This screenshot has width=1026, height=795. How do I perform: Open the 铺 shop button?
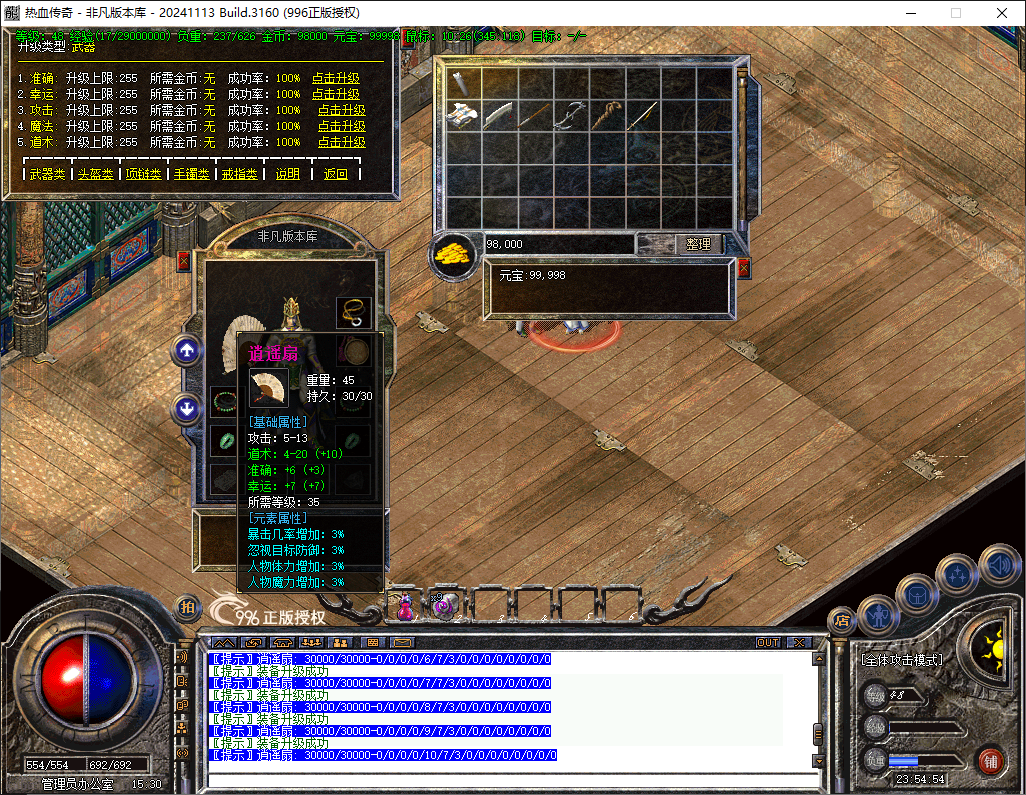pos(990,758)
